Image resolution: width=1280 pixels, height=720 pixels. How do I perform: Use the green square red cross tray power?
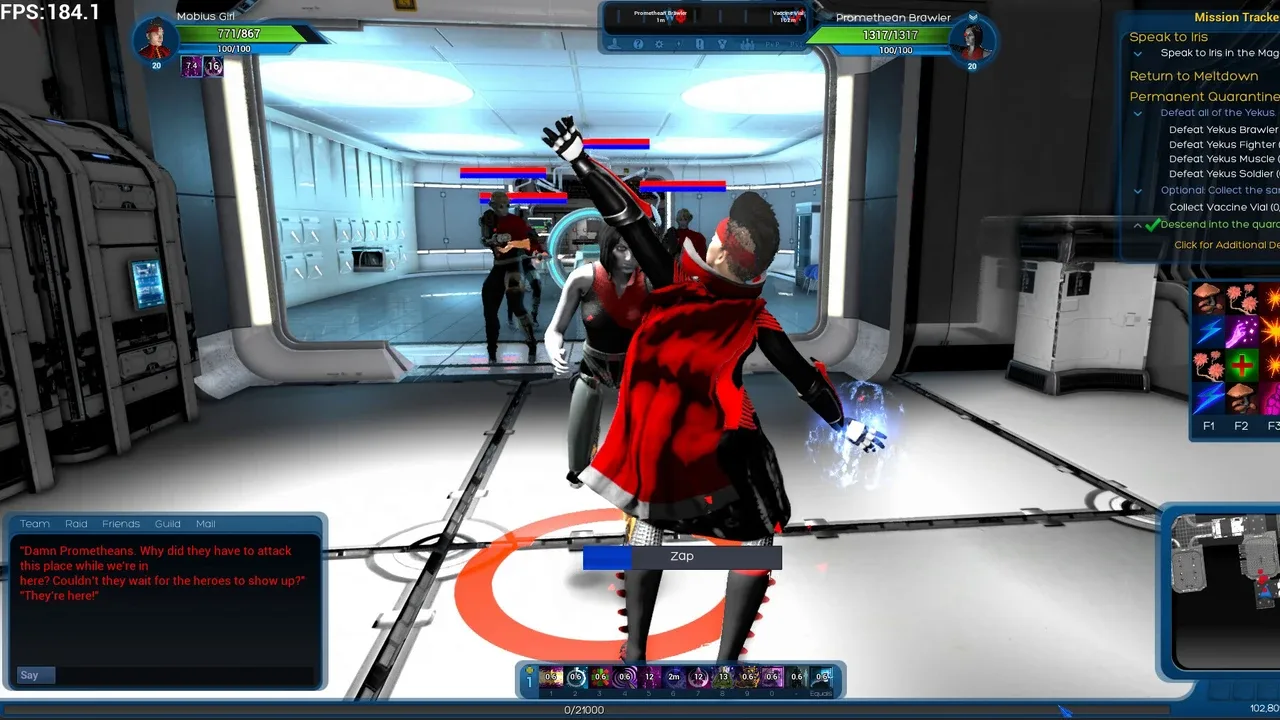click(x=1241, y=365)
